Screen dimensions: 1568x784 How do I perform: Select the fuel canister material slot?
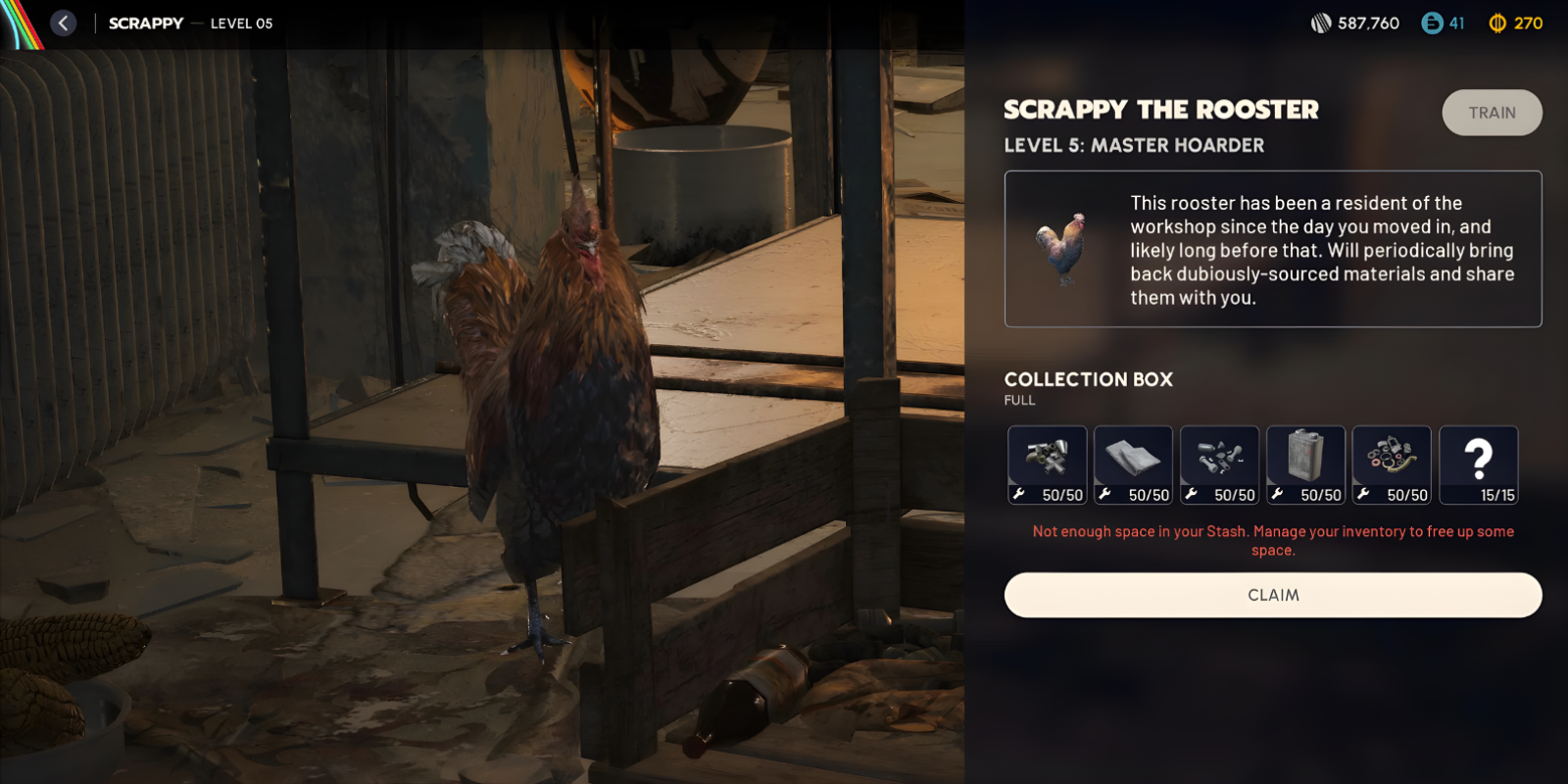tap(1305, 461)
